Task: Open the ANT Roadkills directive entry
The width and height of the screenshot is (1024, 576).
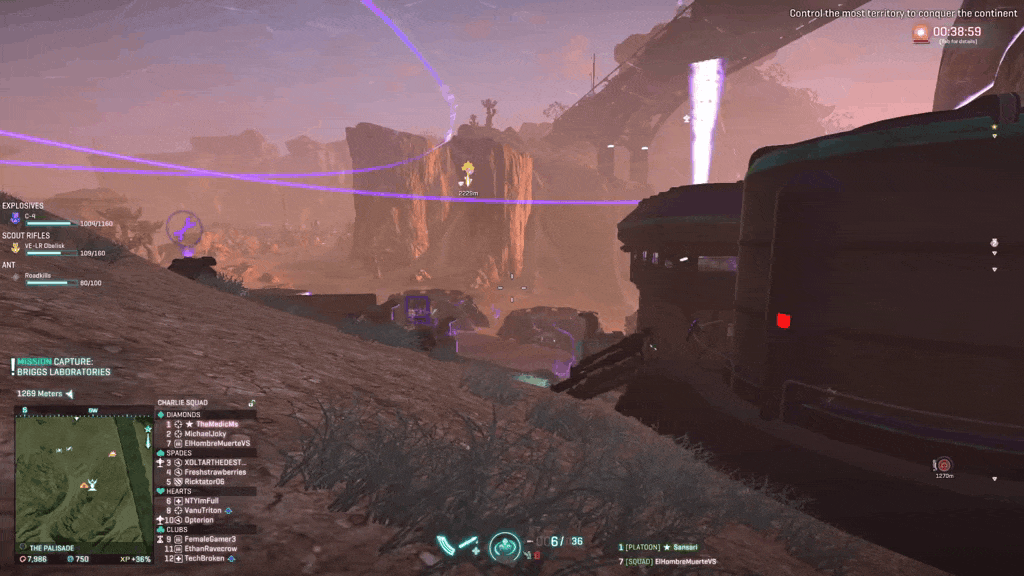Action: 15,276
